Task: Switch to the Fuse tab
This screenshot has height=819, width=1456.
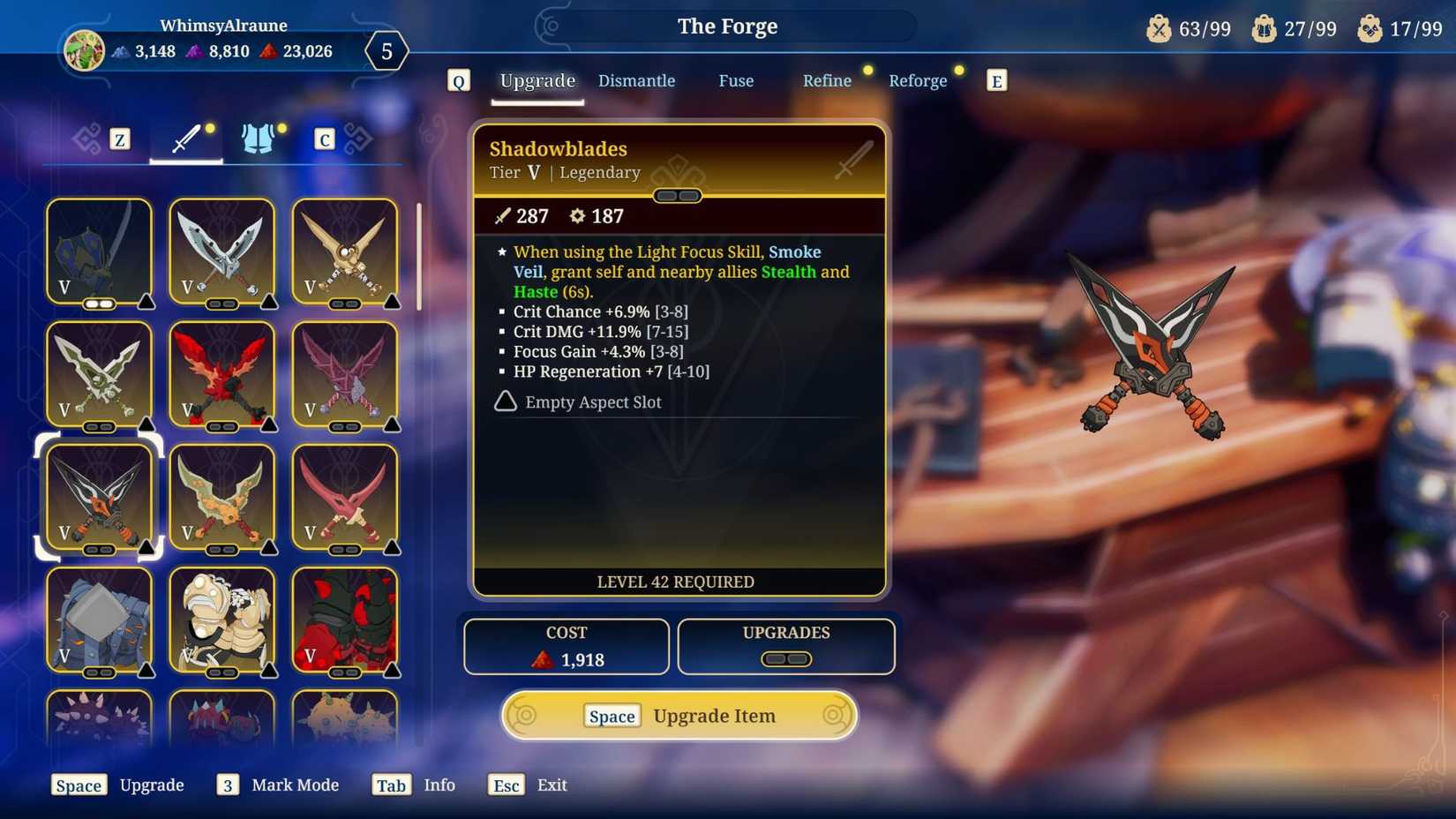Action: (736, 80)
